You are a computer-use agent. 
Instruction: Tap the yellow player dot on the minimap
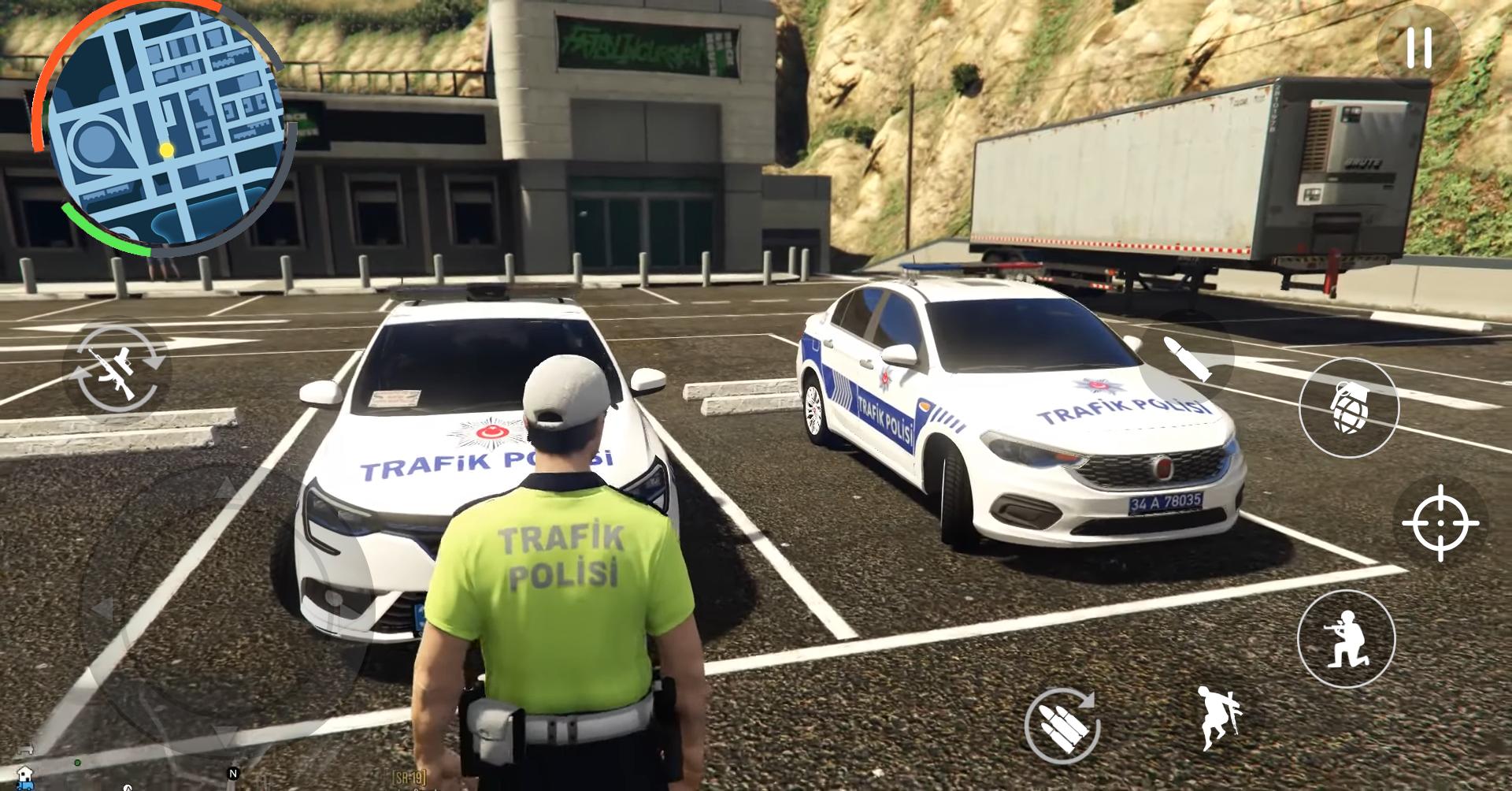coord(166,150)
